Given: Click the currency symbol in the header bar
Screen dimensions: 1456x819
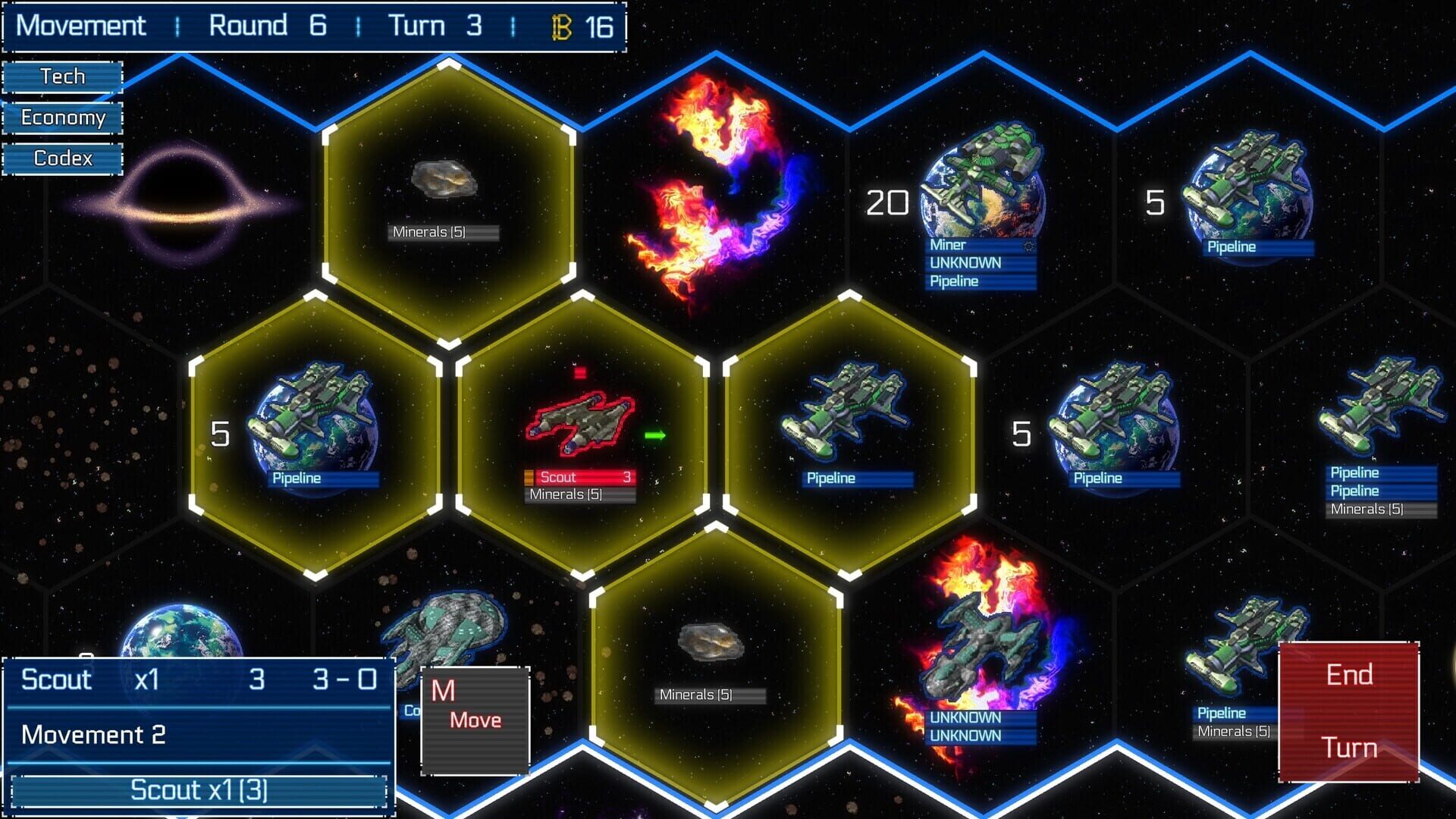Looking at the screenshot, I should (x=560, y=27).
